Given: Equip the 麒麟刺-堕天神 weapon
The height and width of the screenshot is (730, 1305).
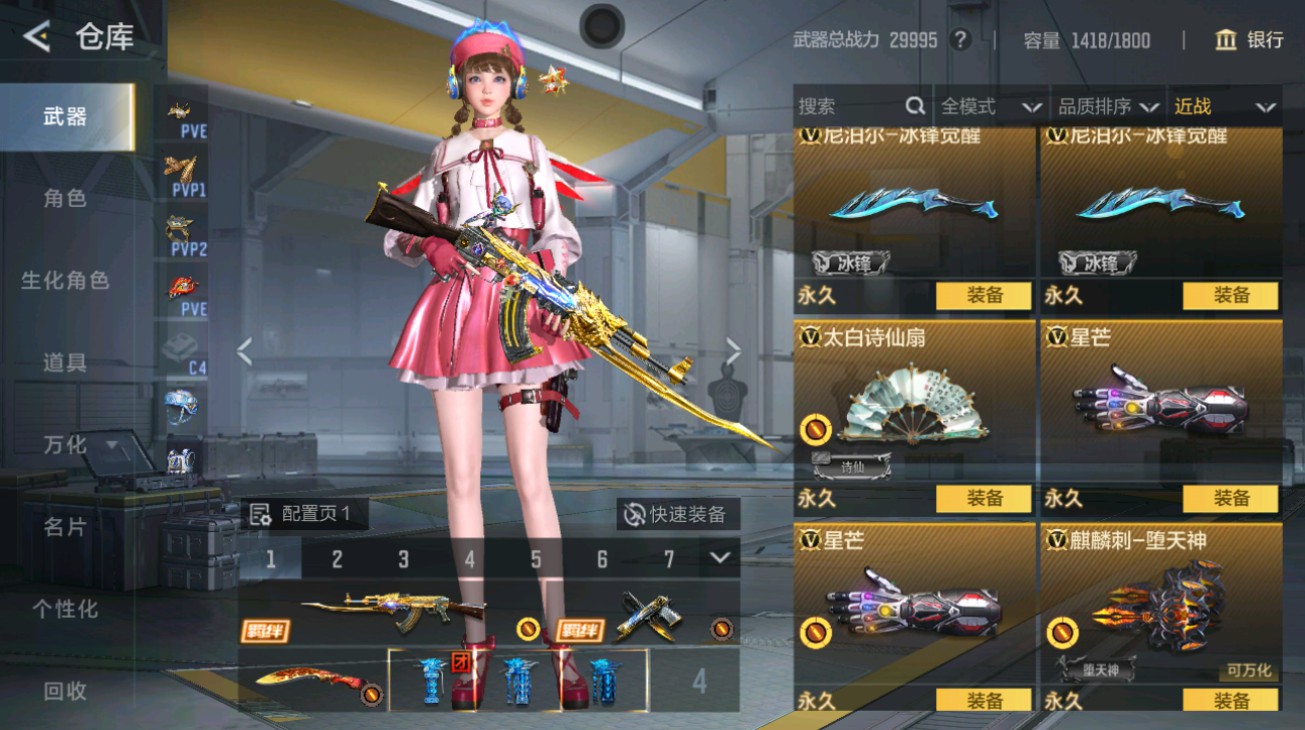Looking at the screenshot, I should [1231, 700].
